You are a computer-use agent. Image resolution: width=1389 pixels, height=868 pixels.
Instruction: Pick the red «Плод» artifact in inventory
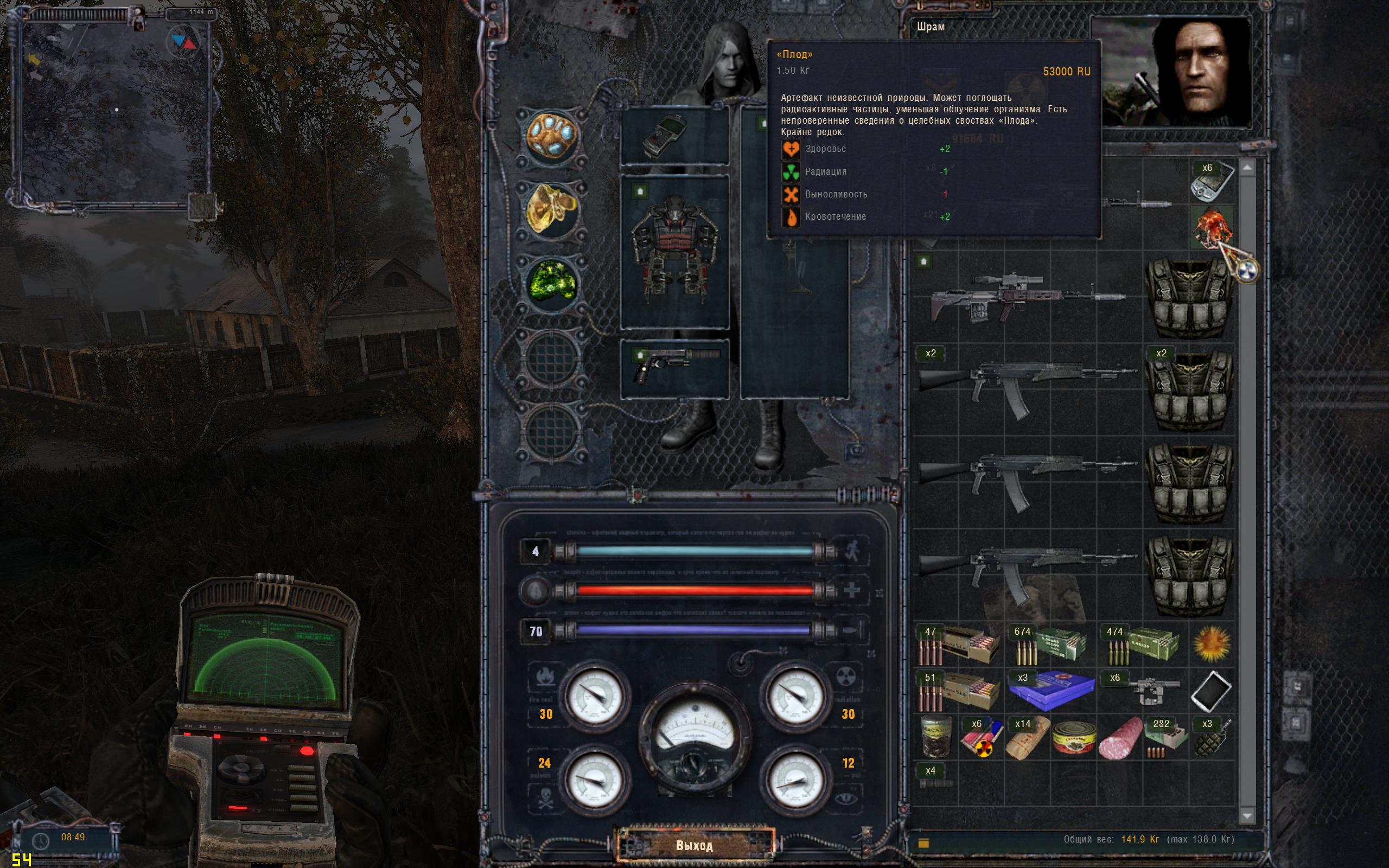(x=1211, y=228)
